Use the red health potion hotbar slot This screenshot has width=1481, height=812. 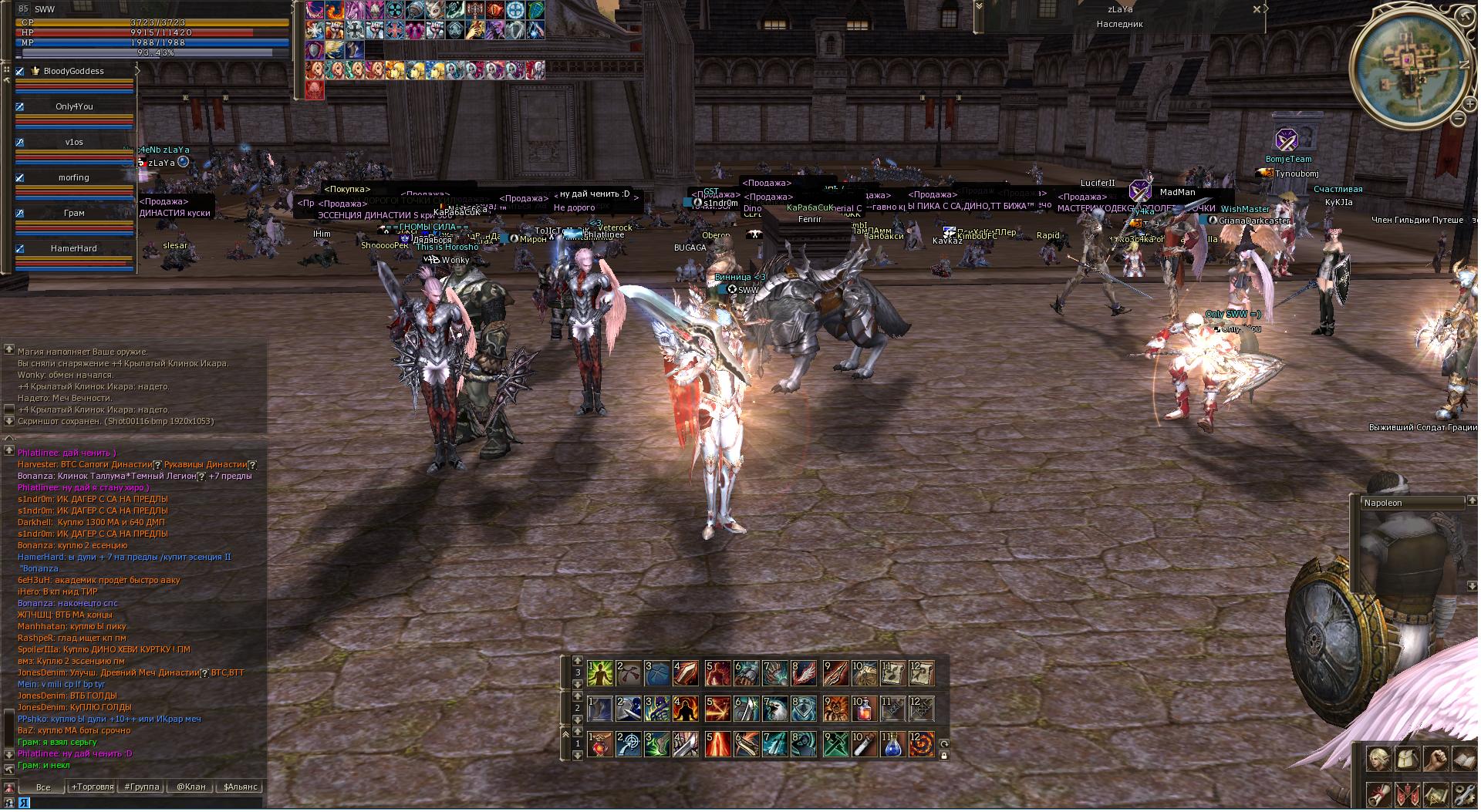point(864,708)
